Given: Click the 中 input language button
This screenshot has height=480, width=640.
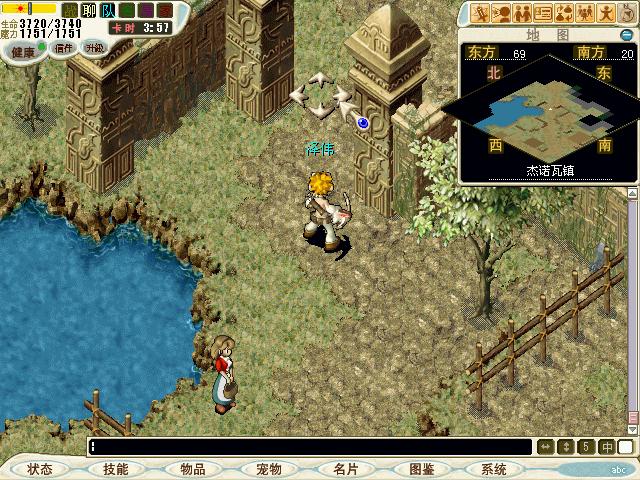Looking at the screenshot, I should point(606,446).
